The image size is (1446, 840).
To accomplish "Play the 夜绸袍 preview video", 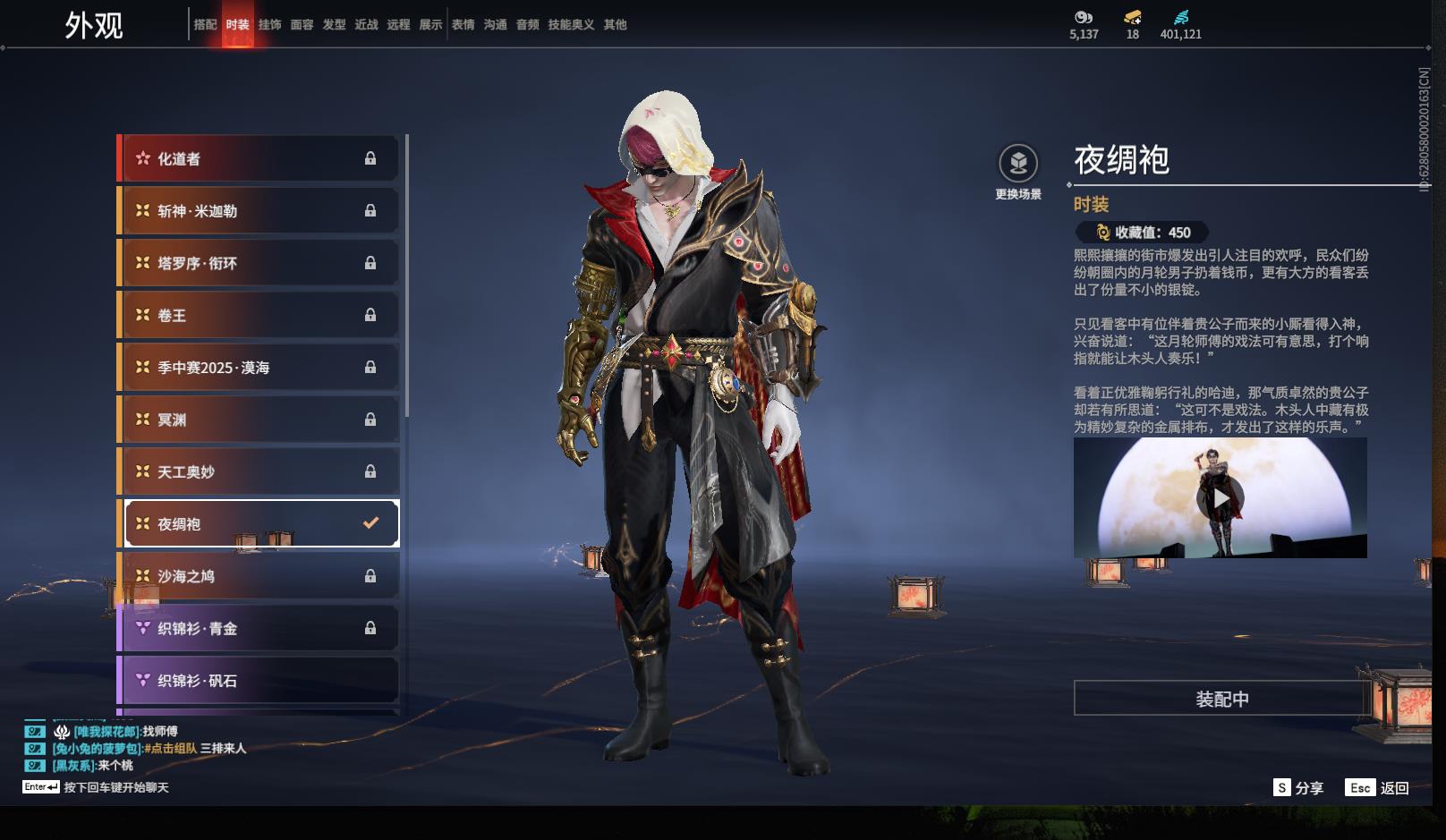I will tap(1221, 498).
